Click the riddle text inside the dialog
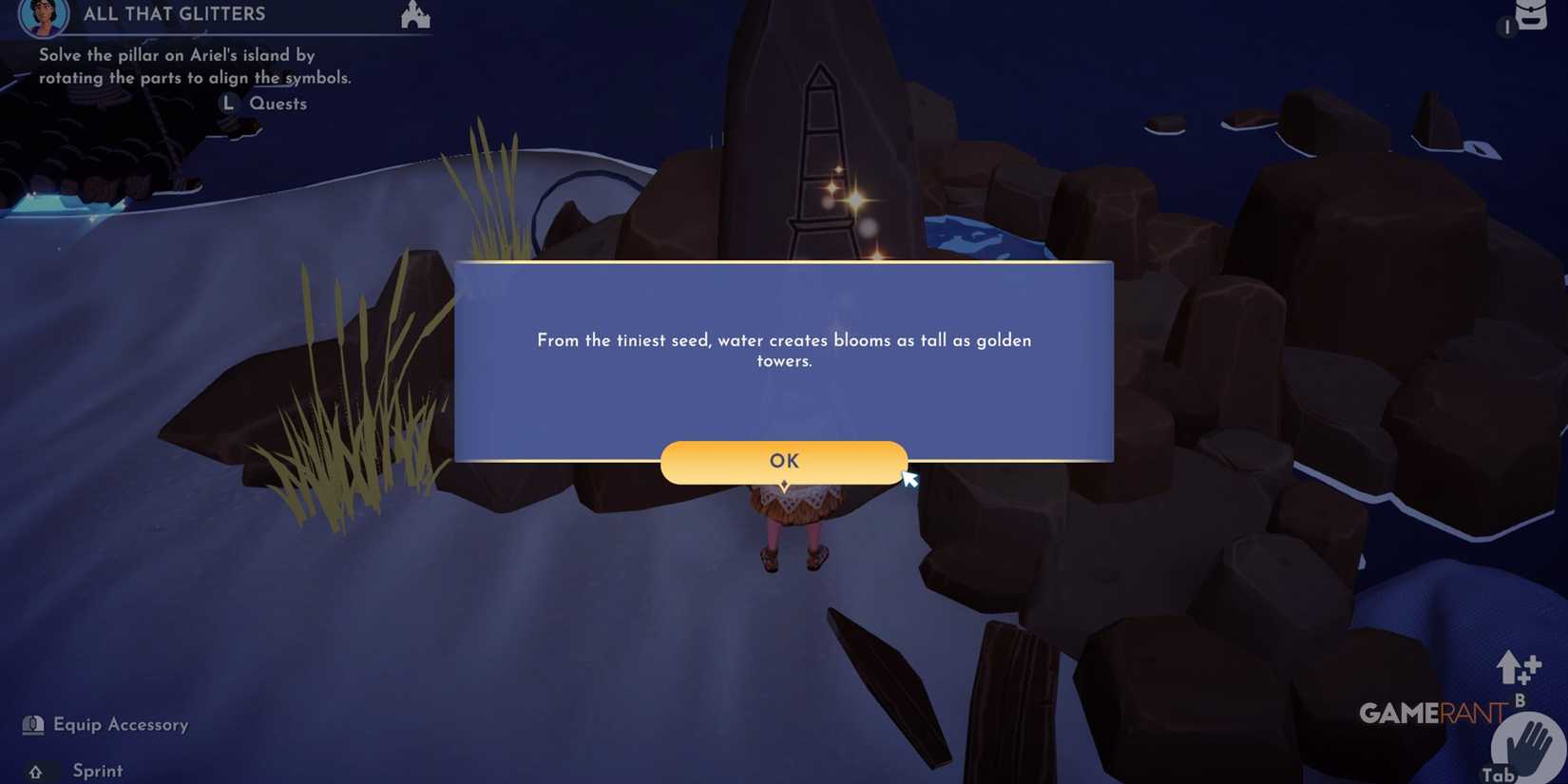This screenshot has width=1568, height=784. coord(784,350)
